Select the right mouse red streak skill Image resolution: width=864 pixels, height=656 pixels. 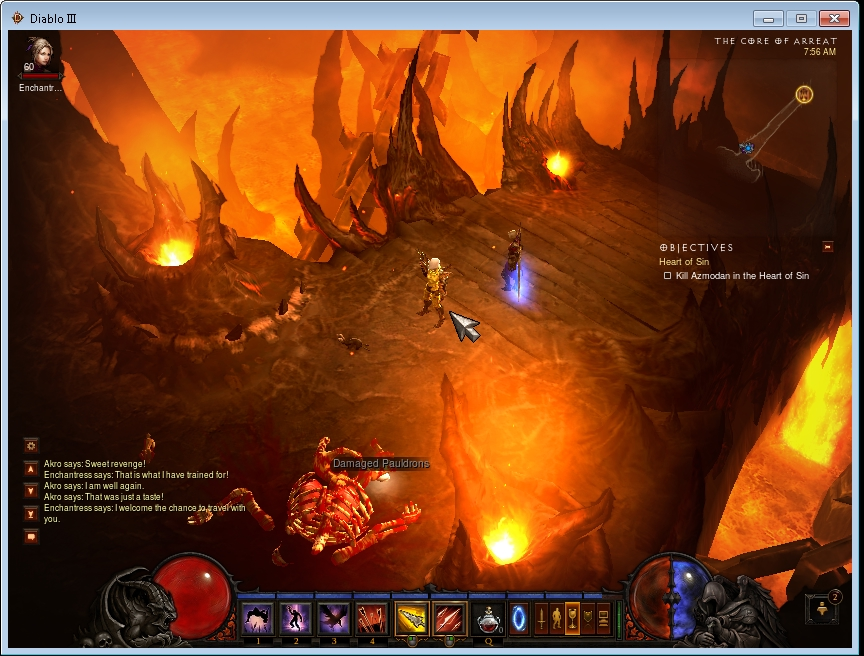pyautogui.click(x=450, y=619)
